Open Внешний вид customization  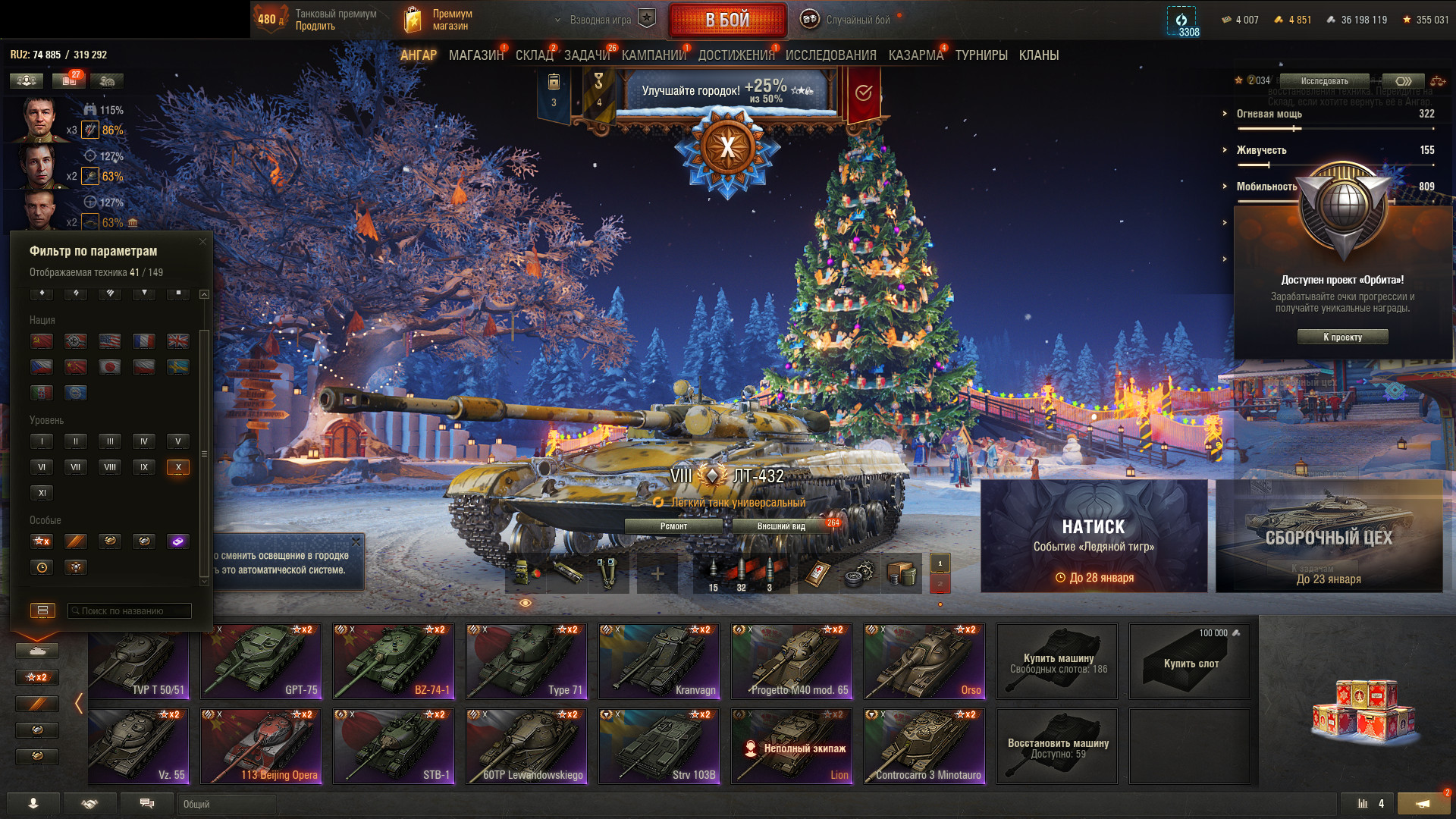coord(781,526)
